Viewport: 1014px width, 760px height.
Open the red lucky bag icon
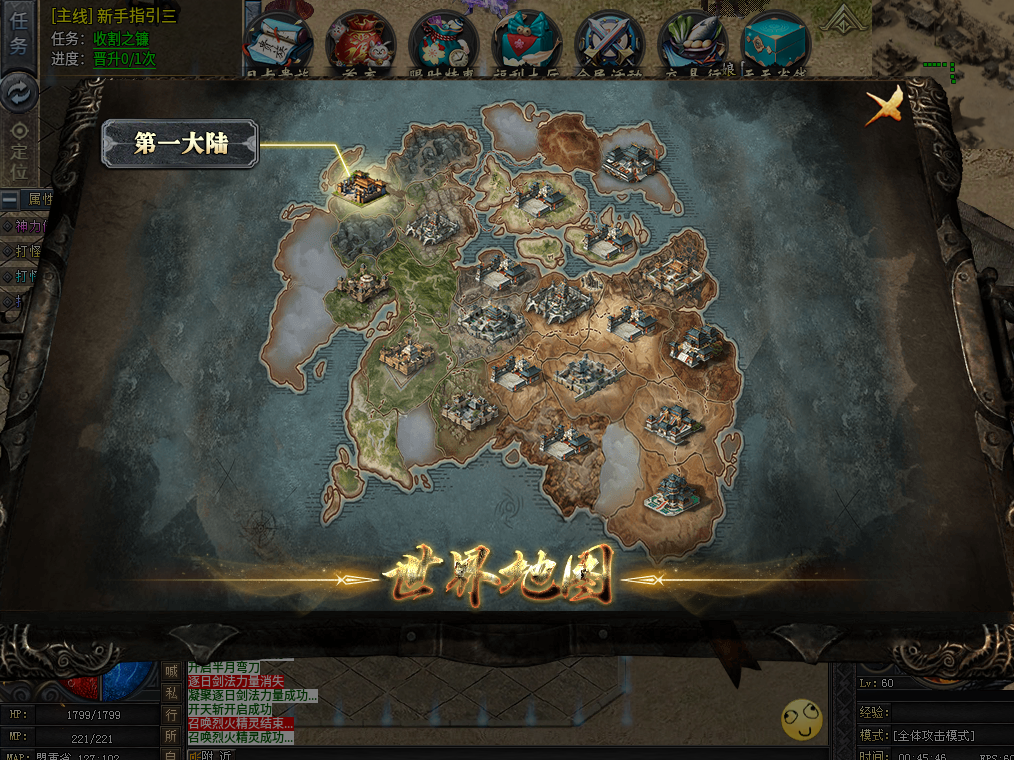point(361,42)
